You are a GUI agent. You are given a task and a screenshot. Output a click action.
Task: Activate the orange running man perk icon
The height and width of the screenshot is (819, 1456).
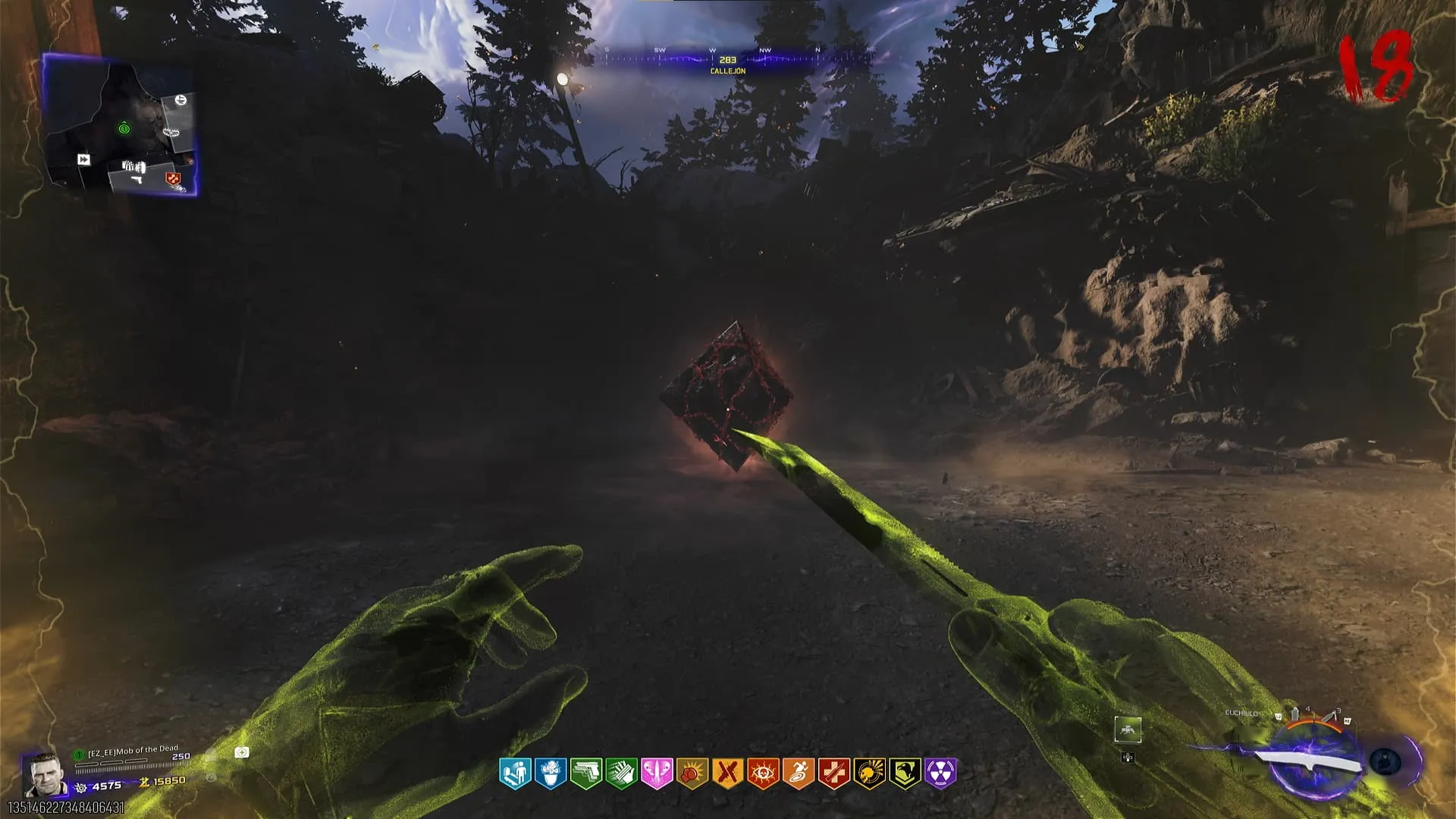tap(799, 773)
